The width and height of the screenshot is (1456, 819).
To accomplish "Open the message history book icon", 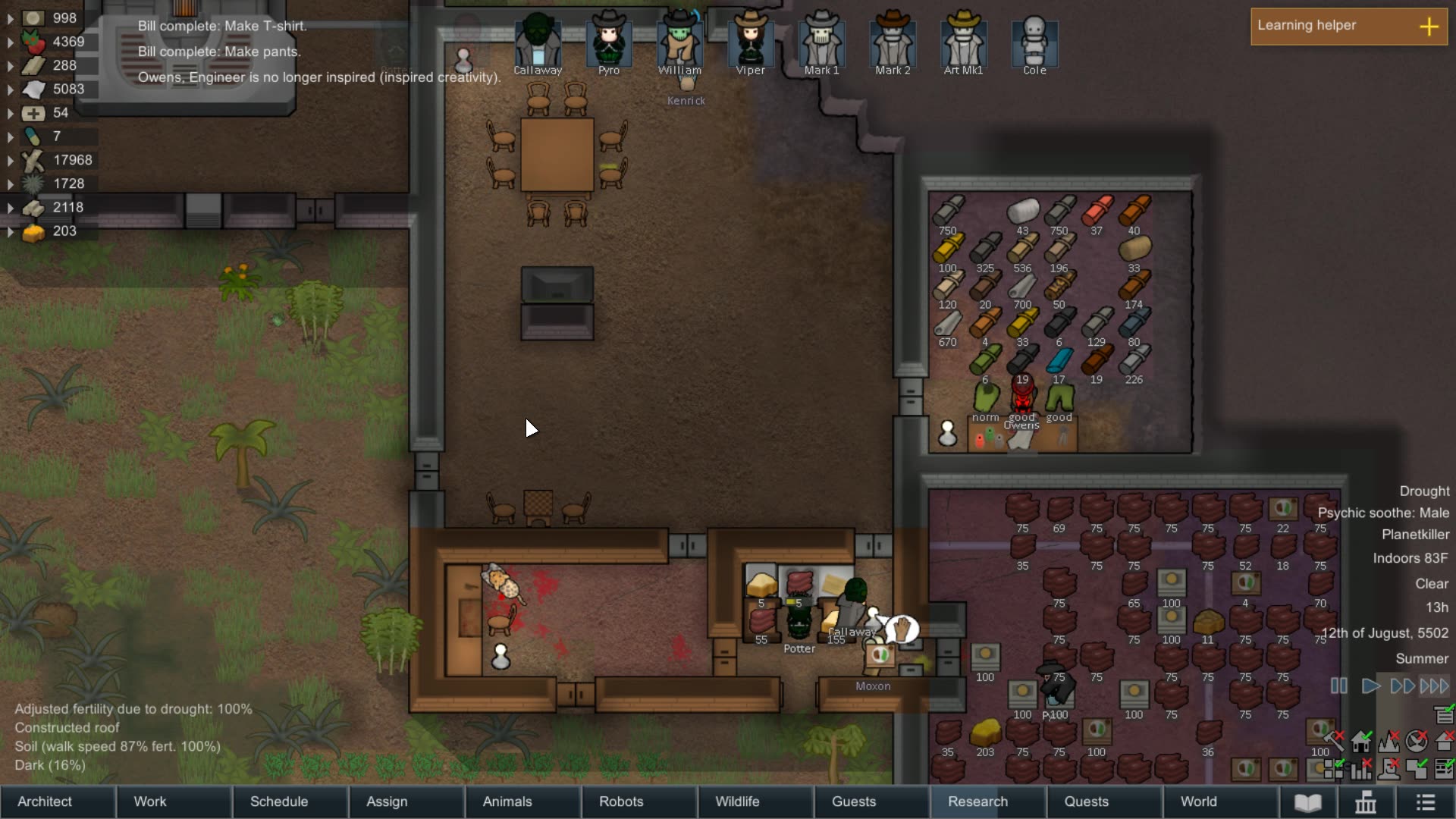I will (1307, 802).
